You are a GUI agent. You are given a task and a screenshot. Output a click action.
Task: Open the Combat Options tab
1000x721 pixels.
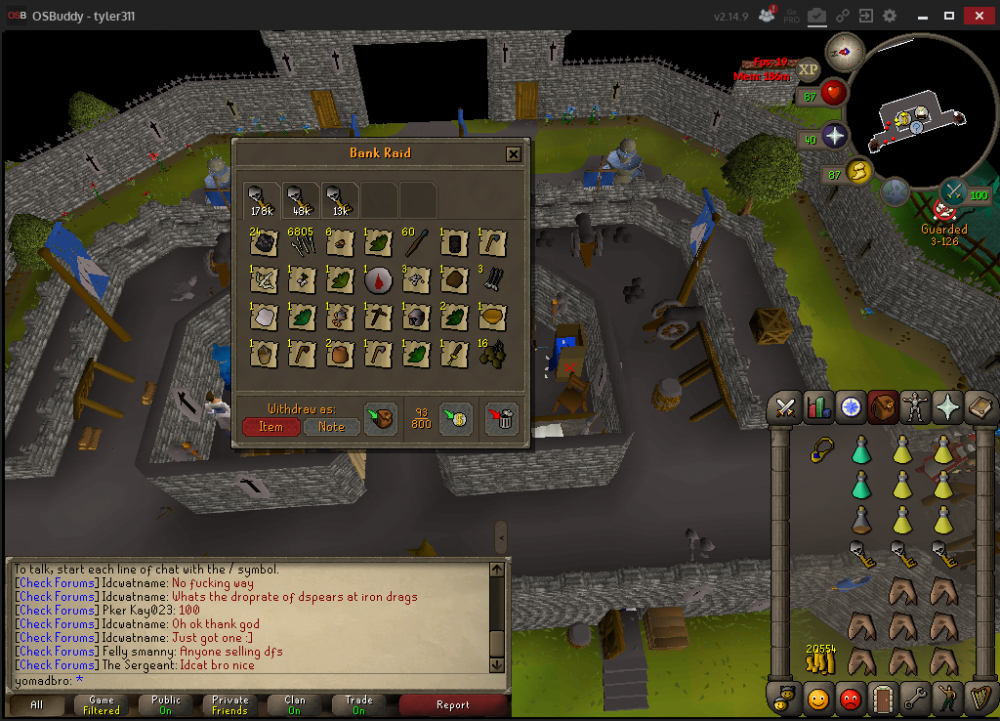786,406
